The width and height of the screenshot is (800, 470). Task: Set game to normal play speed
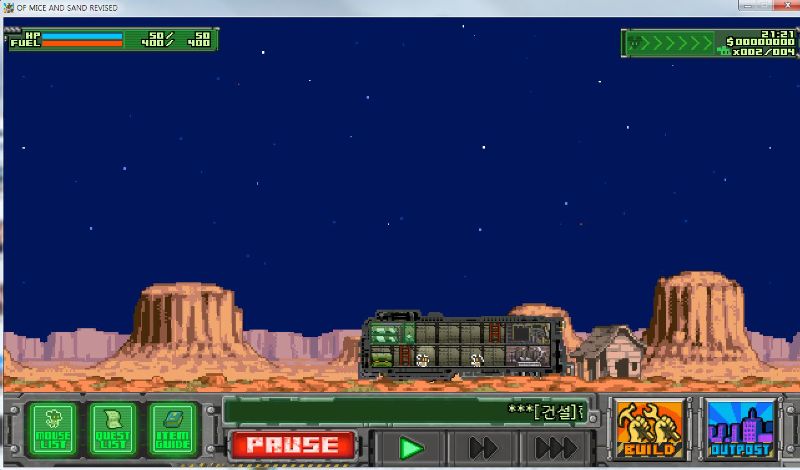(410, 447)
